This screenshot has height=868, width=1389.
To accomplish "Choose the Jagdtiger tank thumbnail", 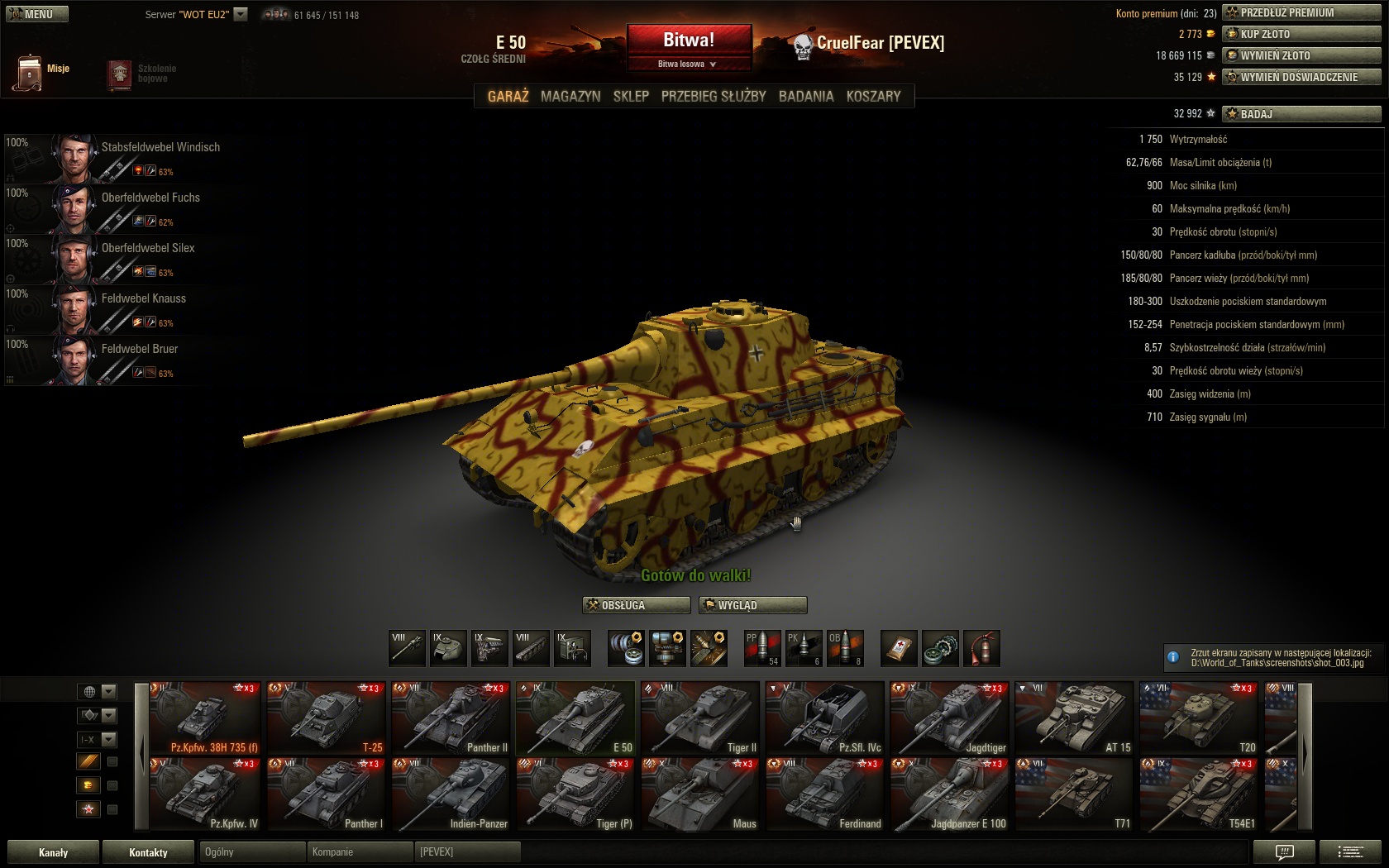I will point(949,718).
